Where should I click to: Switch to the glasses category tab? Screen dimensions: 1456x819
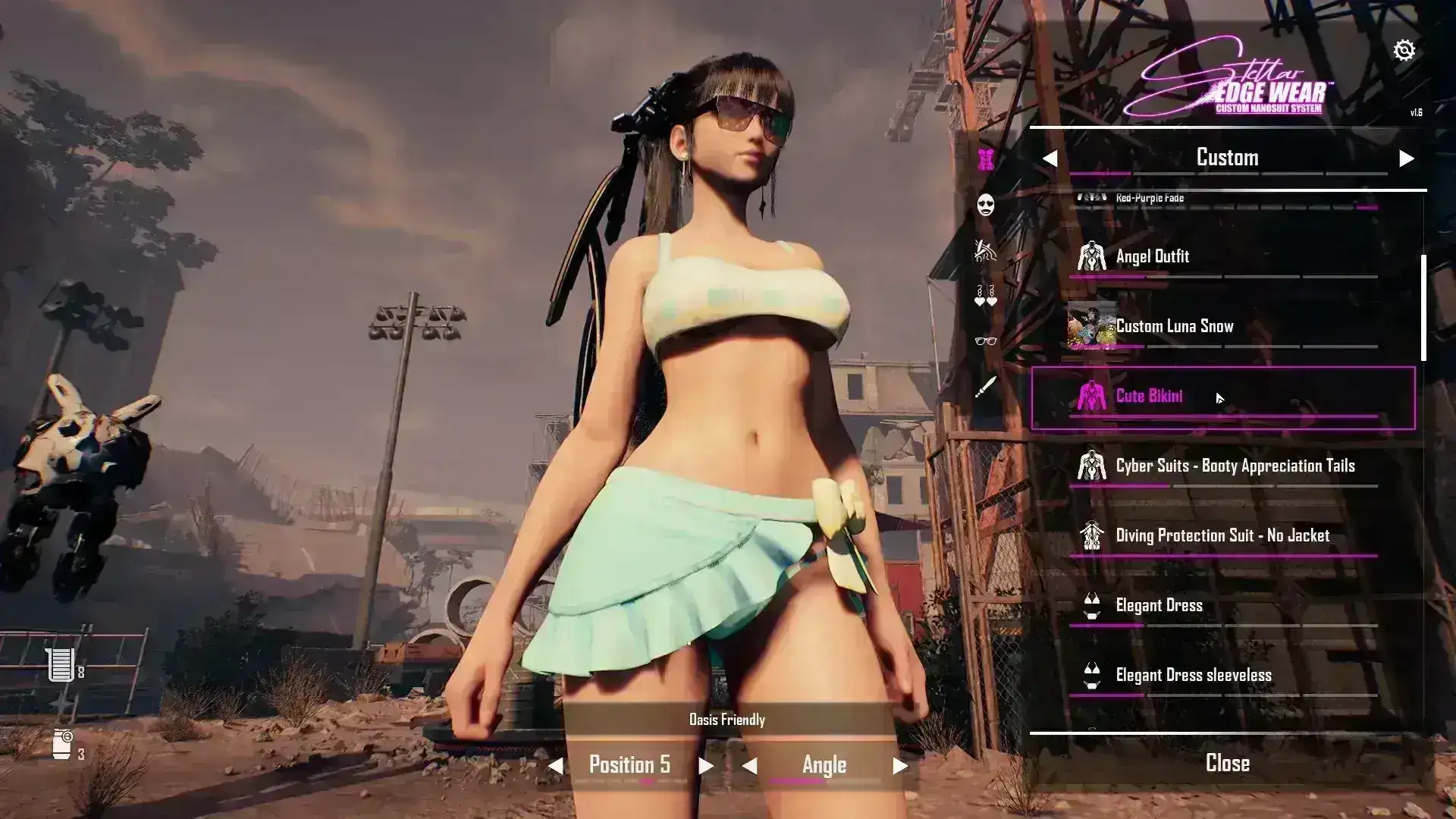coord(986,341)
